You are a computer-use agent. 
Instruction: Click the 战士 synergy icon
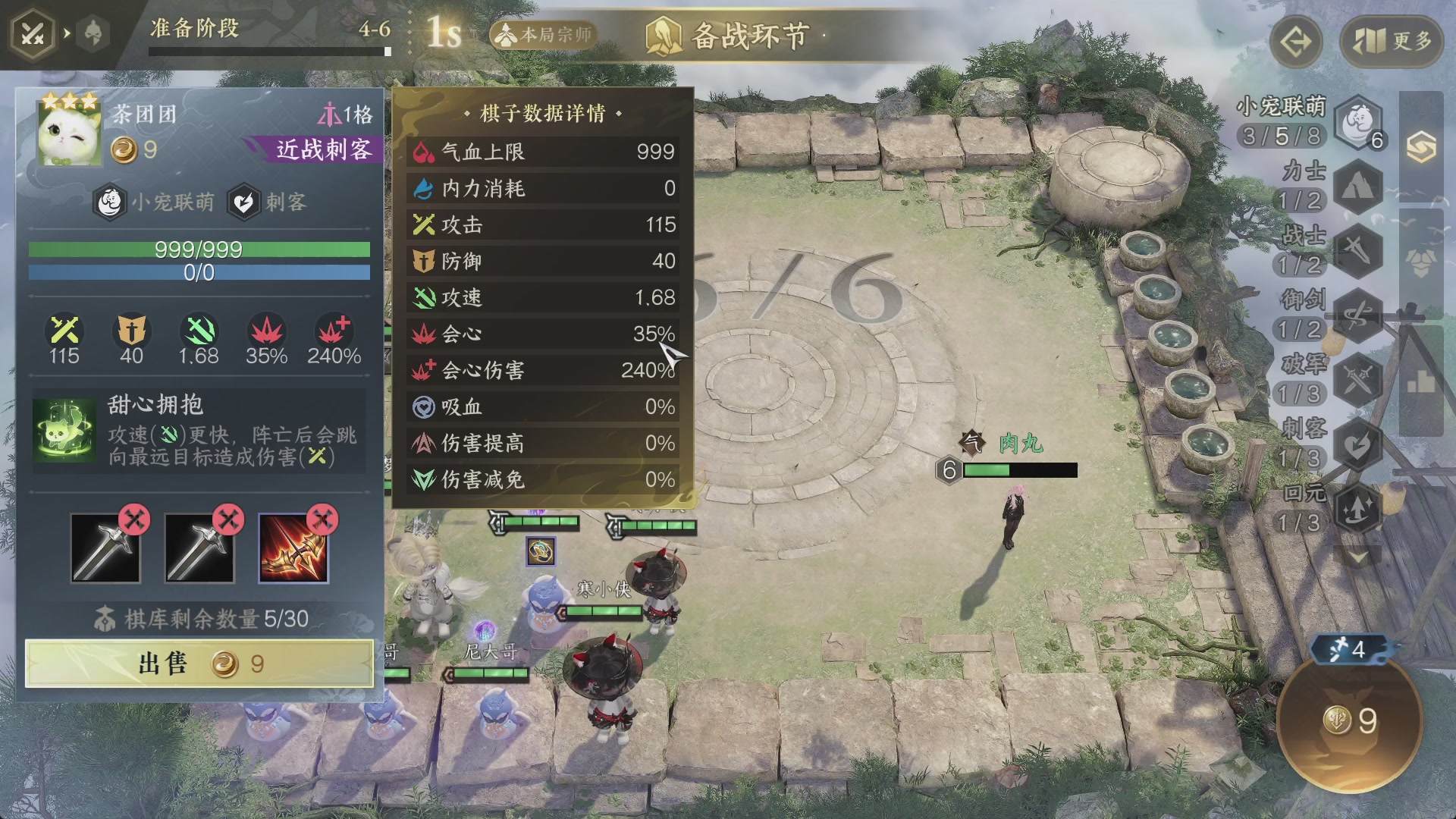tap(1357, 248)
